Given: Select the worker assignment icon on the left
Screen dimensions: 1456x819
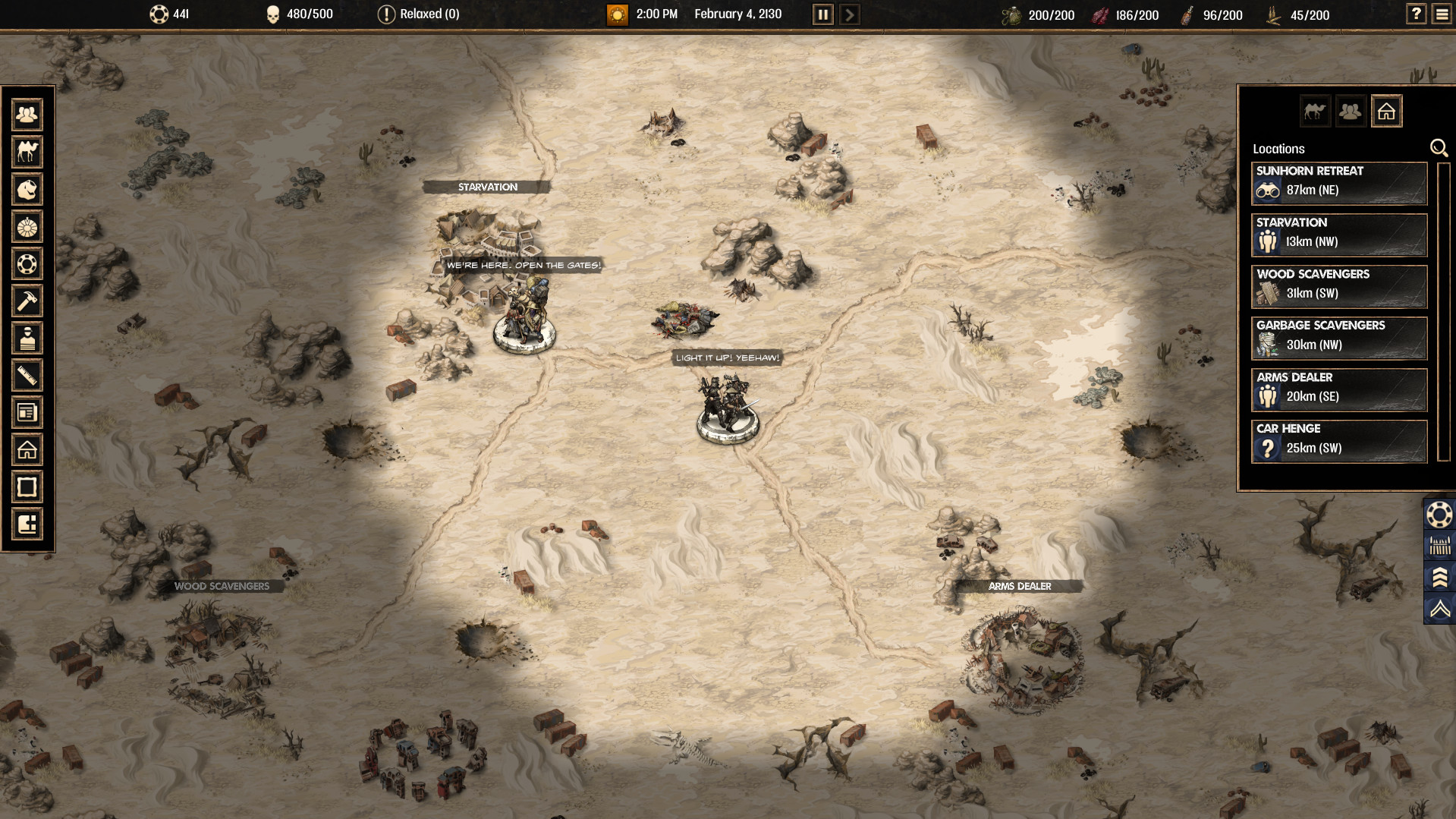Looking at the screenshot, I should pyautogui.click(x=27, y=339).
